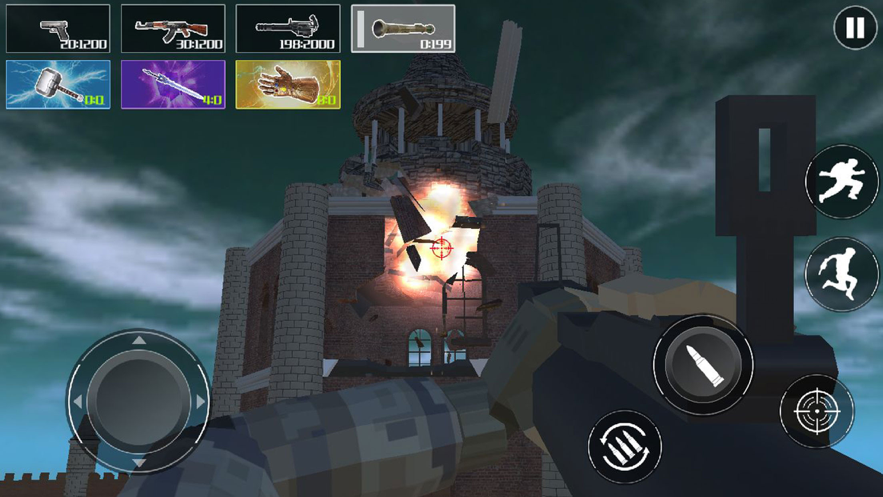Toggle the crosshair aim button
Screen dimensions: 883x497
(817, 411)
